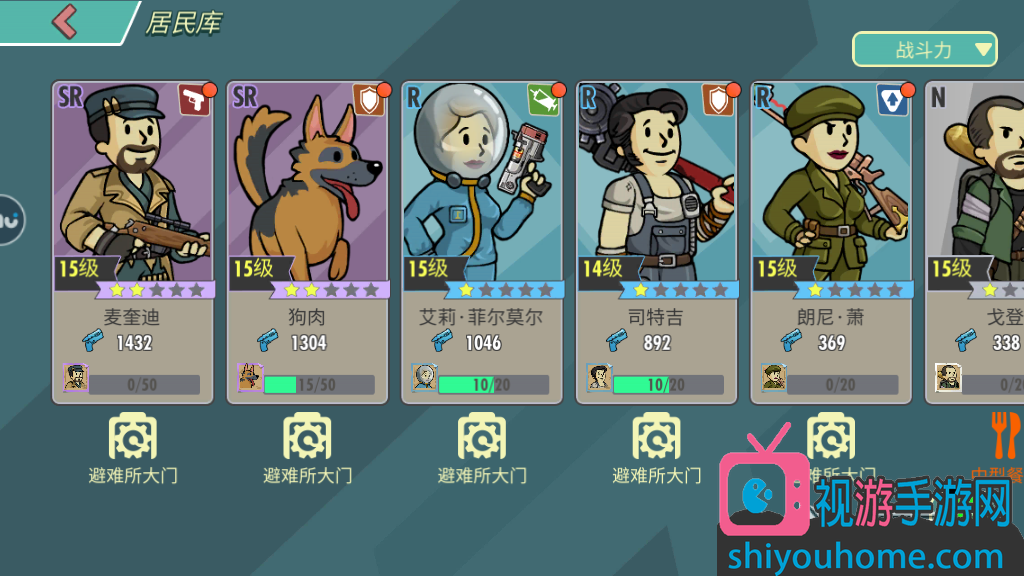Go back using the red arrow
The height and width of the screenshot is (576, 1024).
pos(64,21)
